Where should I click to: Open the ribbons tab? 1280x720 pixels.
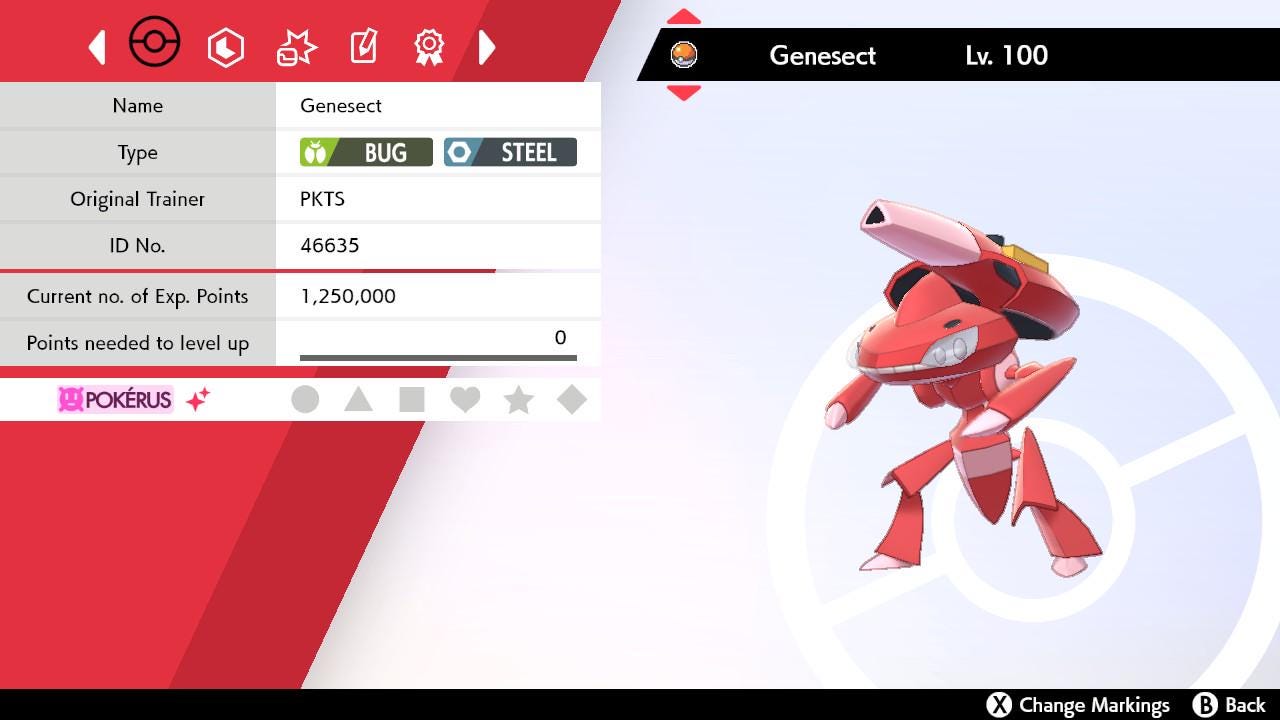(429, 47)
